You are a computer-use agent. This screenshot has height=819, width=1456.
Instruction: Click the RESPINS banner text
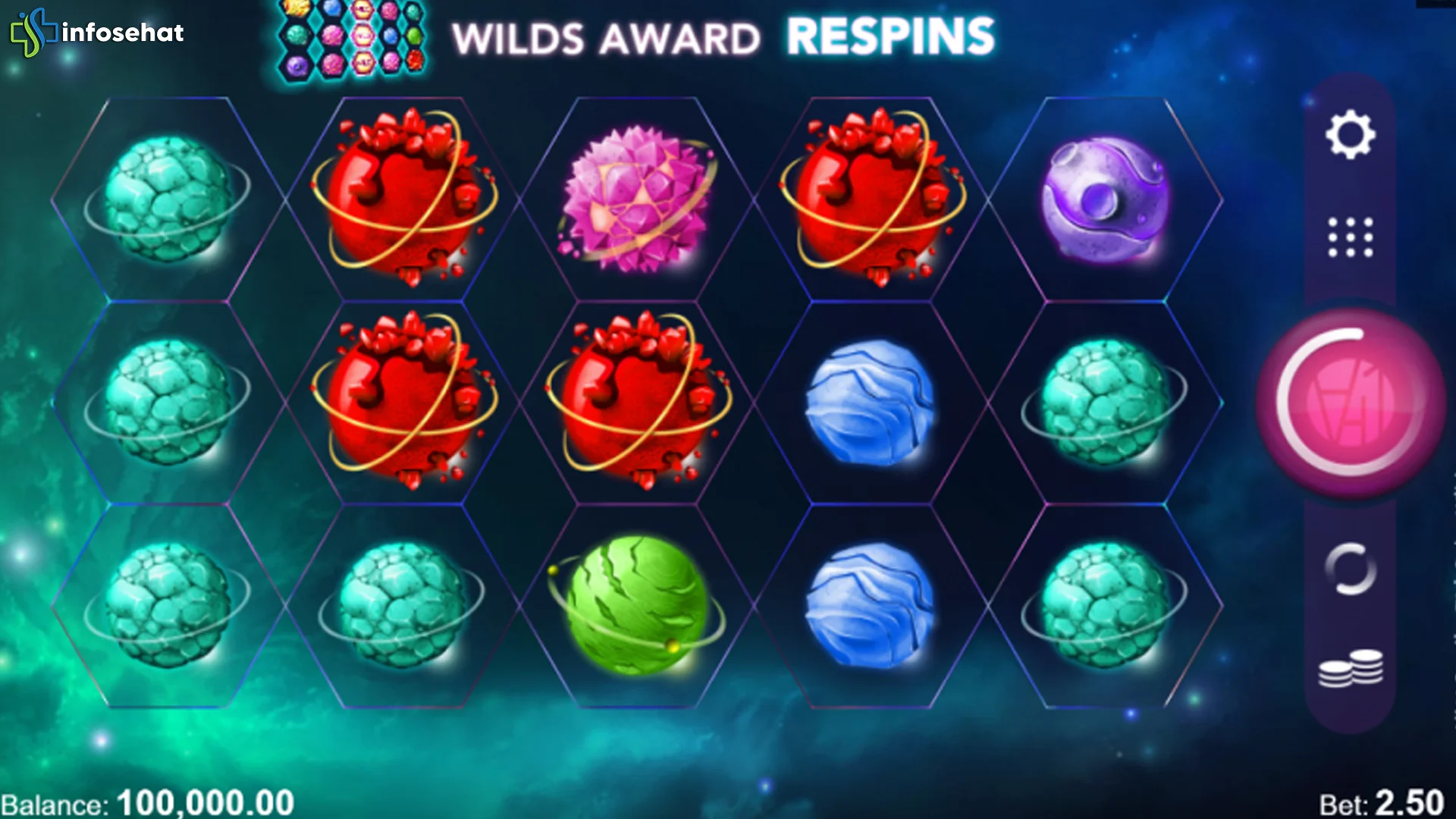pos(892,34)
